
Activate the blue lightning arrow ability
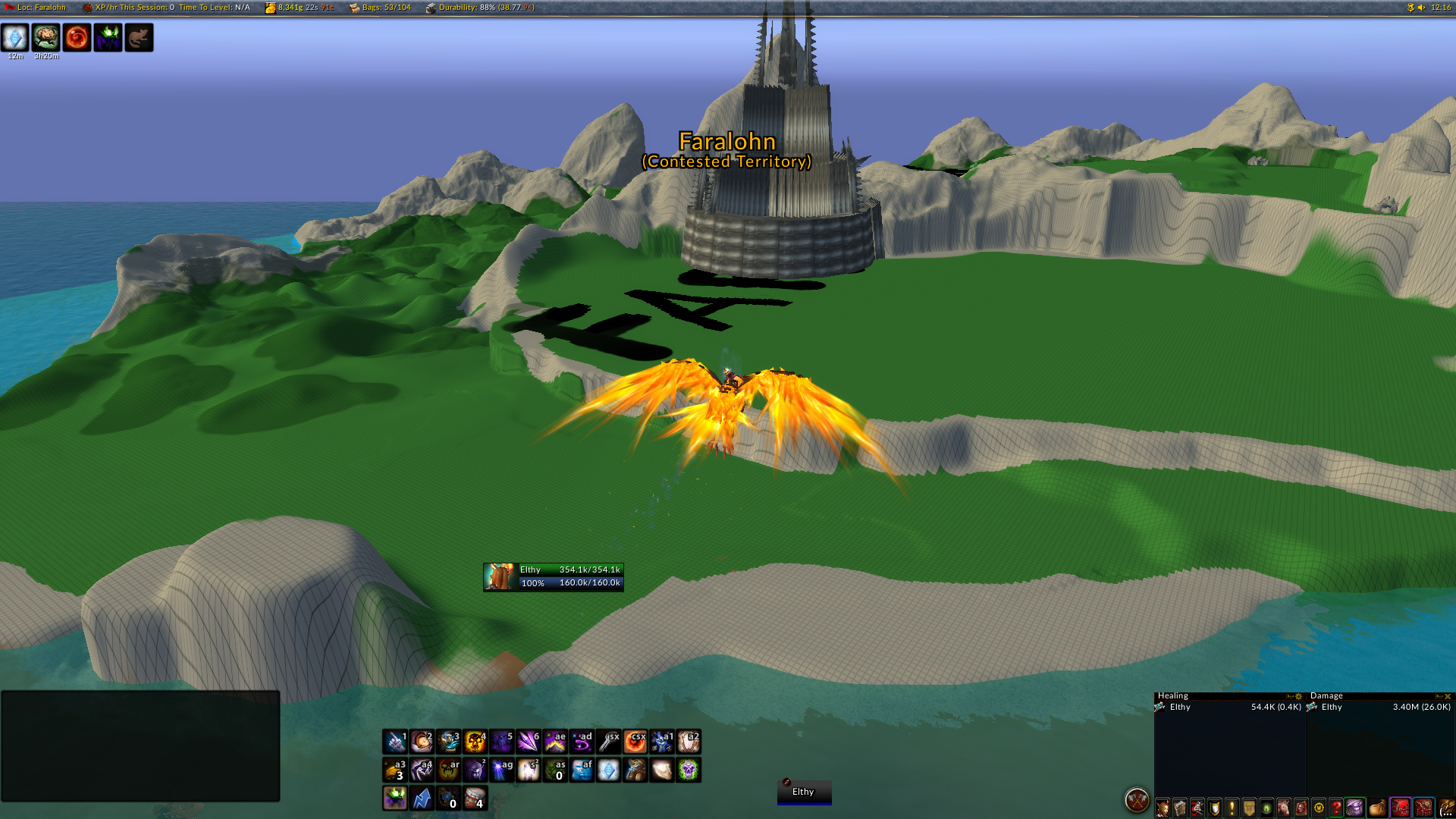click(422, 798)
